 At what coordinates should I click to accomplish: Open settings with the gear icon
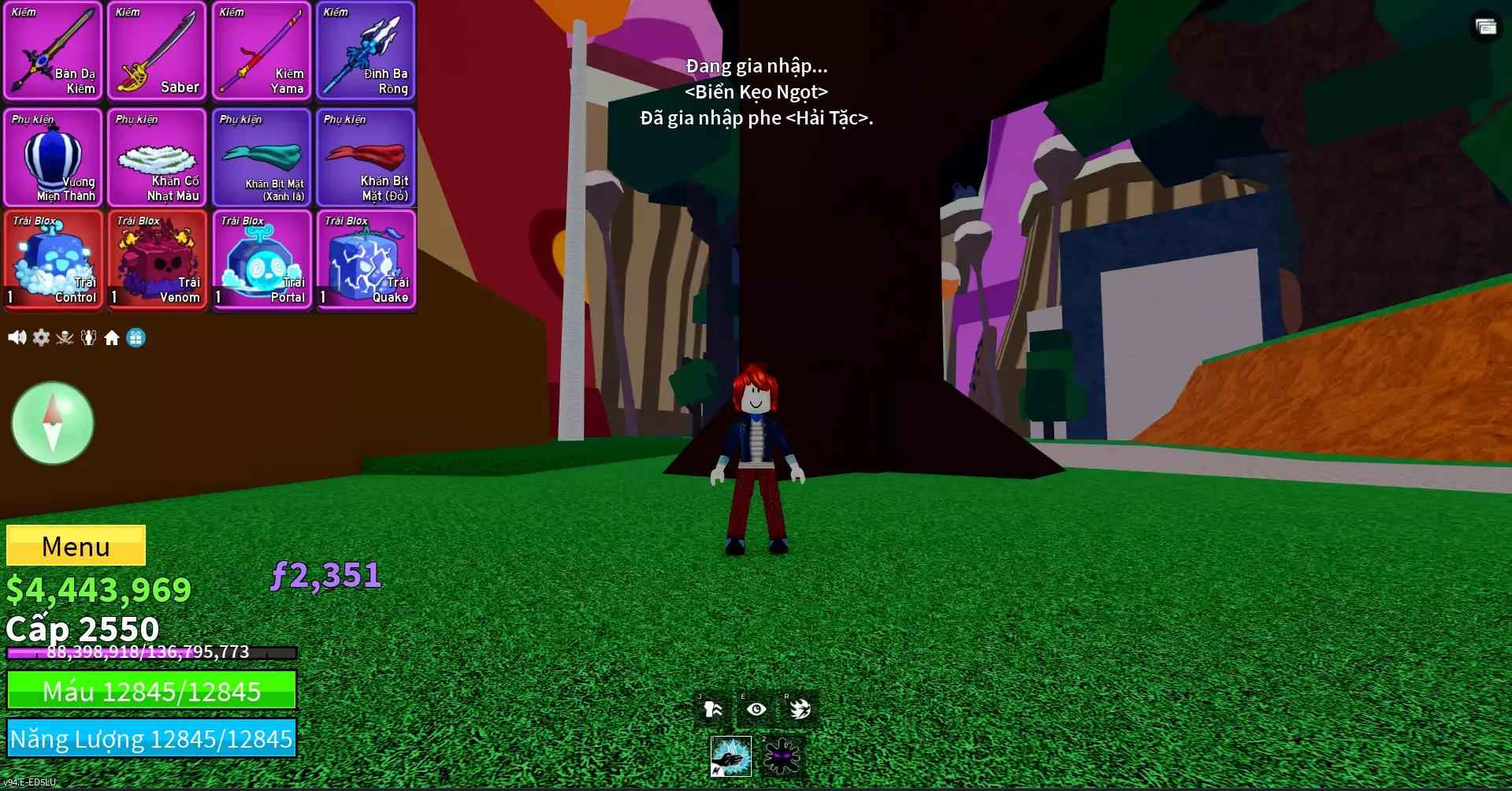[x=41, y=338]
